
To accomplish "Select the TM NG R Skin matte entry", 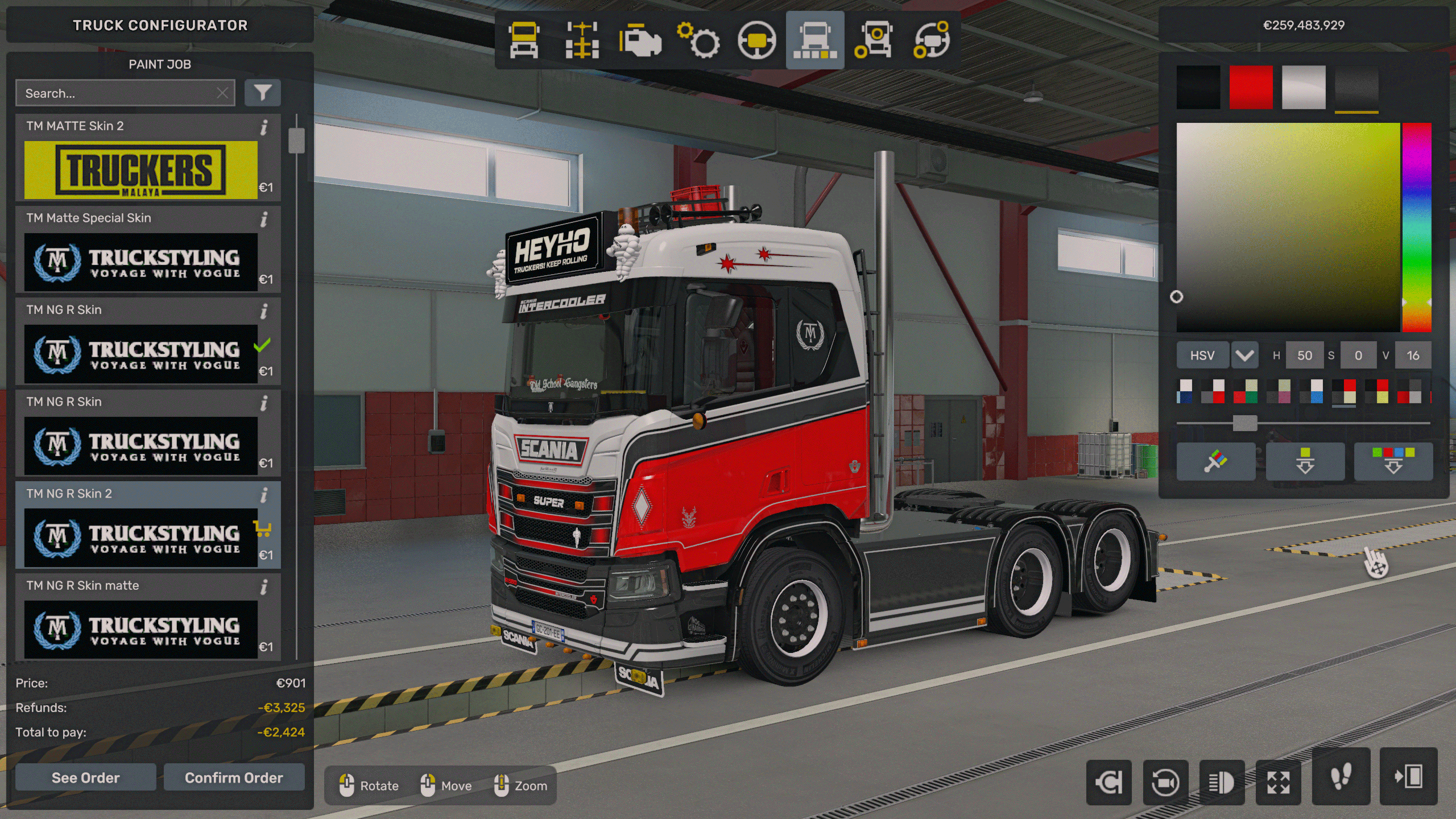I will click(140, 629).
